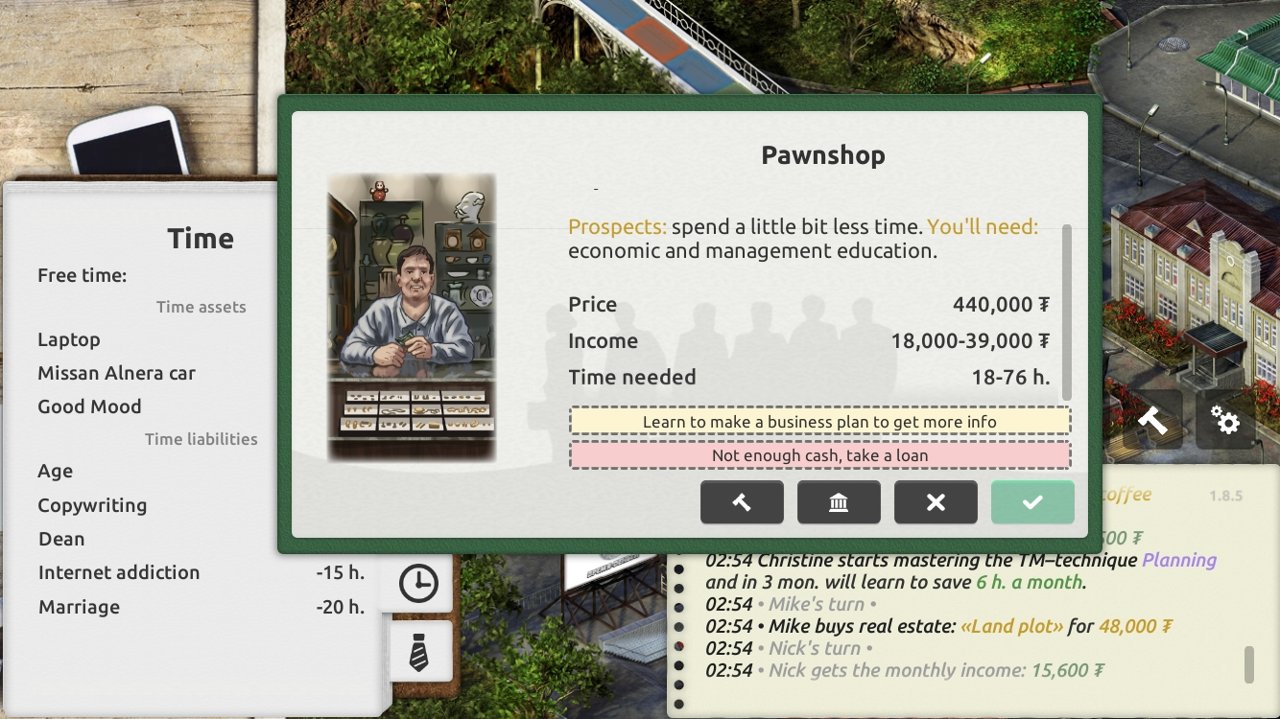Confirm the Pawnshop purchase with the checkmark

1032,502
